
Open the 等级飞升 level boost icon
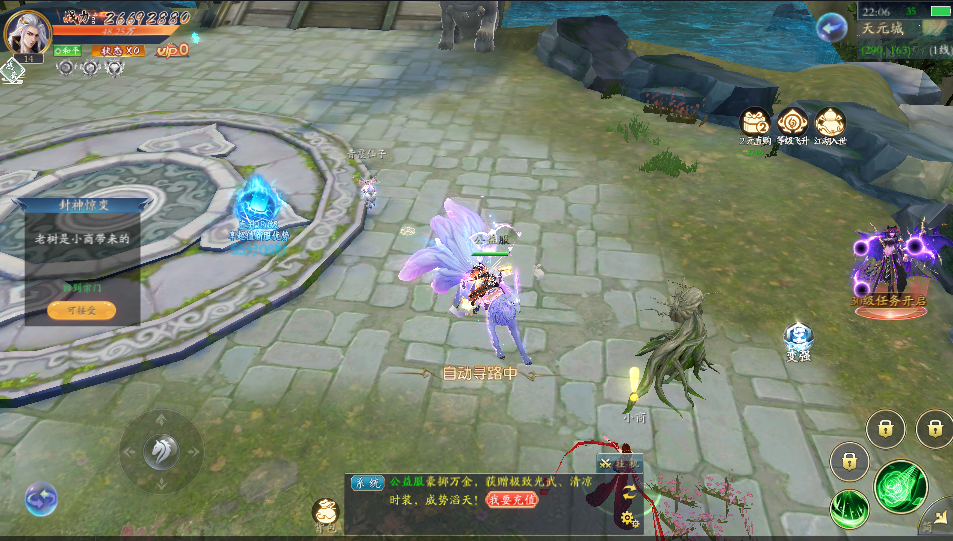click(792, 123)
